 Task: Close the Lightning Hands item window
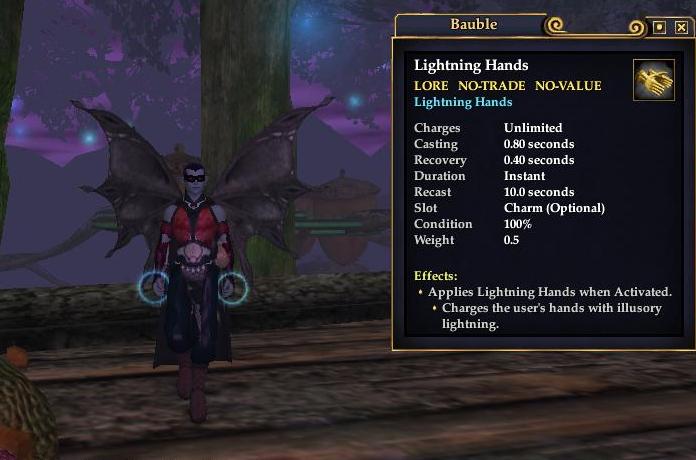[x=681, y=28]
